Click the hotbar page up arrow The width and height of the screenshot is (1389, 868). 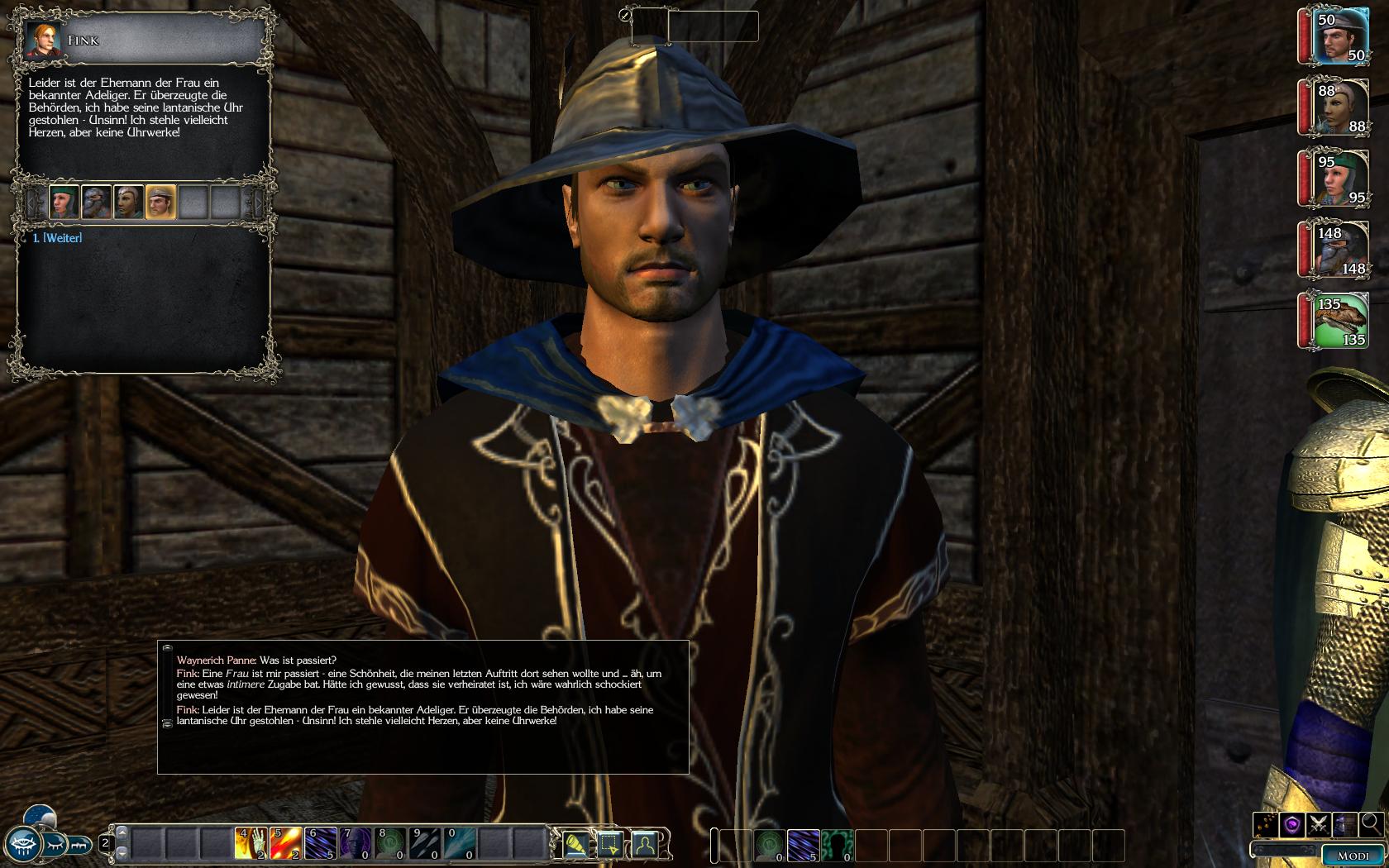point(122,833)
